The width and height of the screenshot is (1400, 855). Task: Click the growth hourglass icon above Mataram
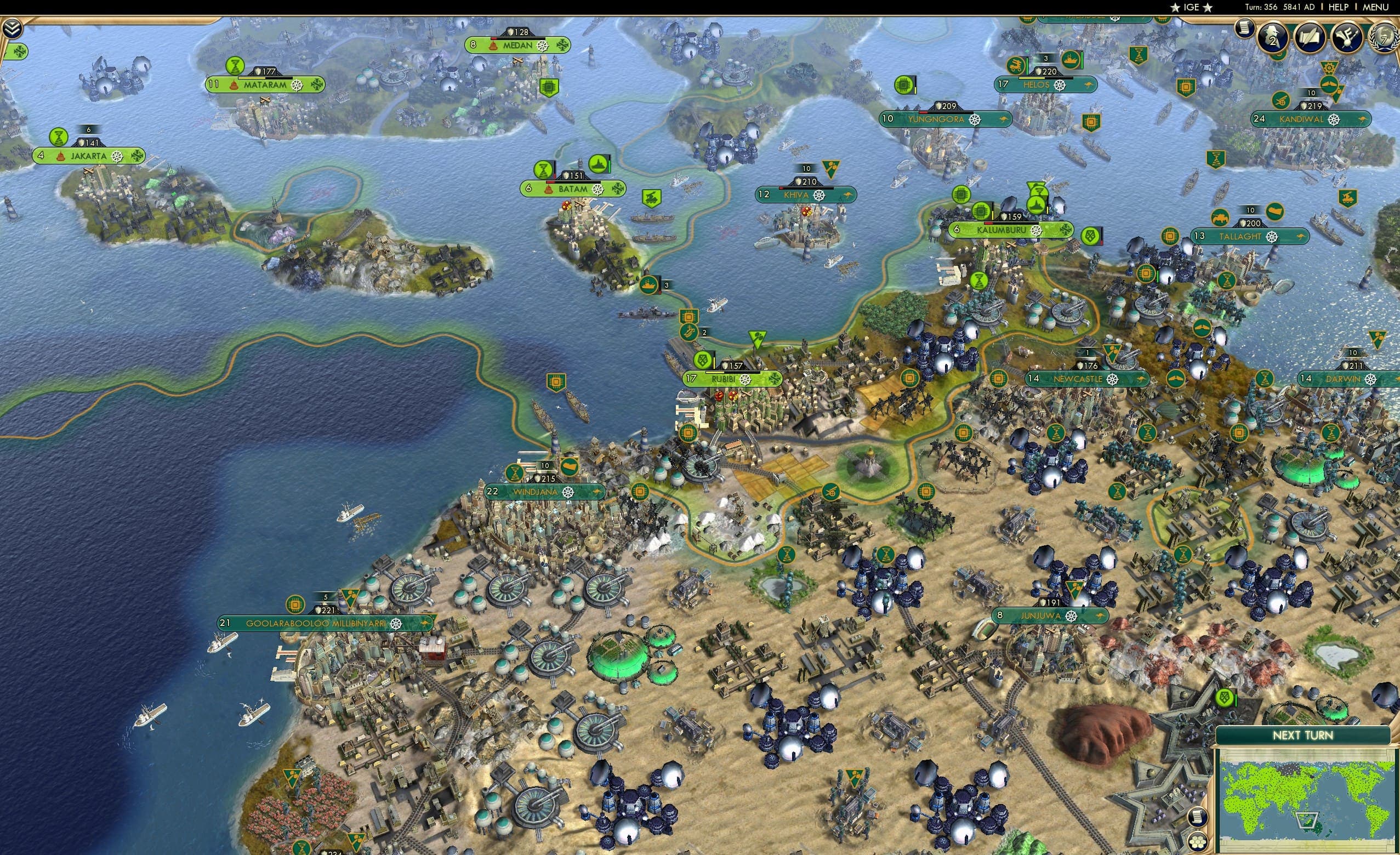coord(235,66)
